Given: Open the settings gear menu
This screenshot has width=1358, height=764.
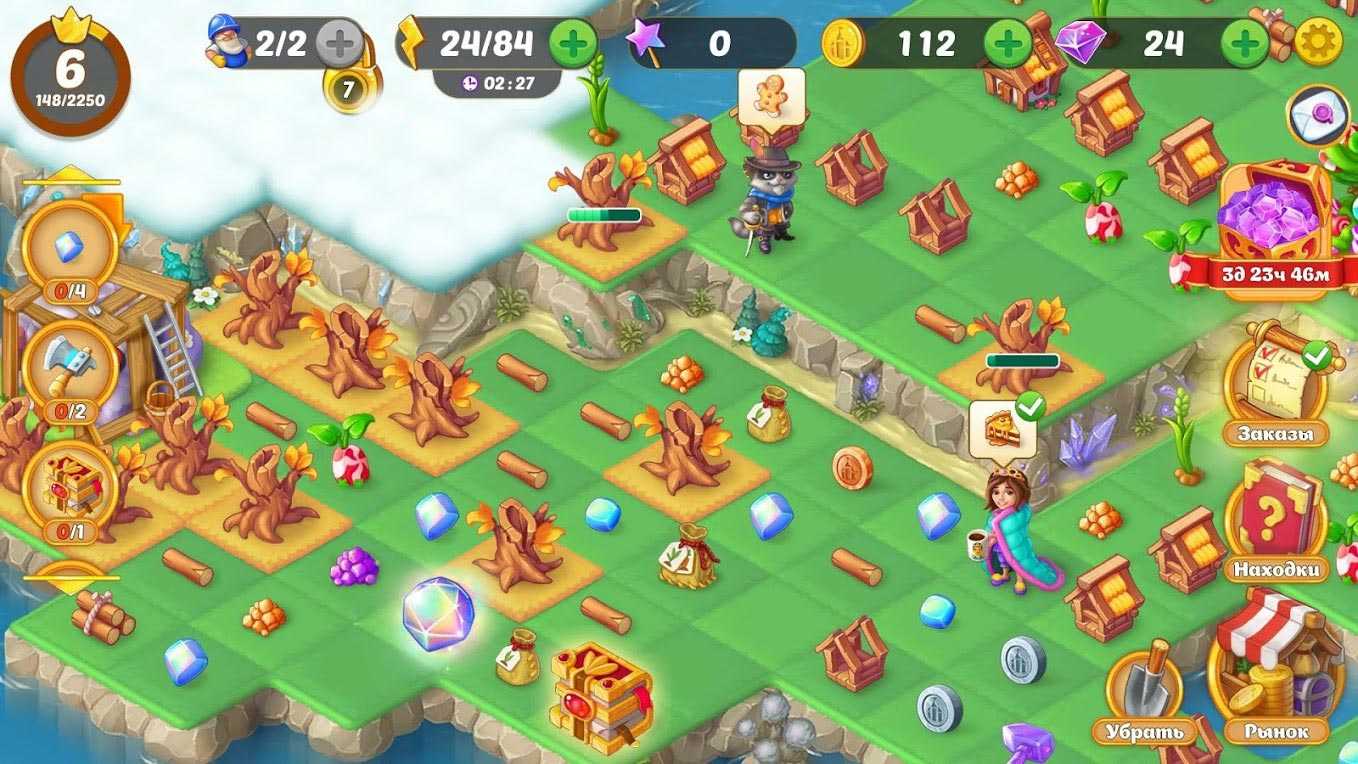Looking at the screenshot, I should coord(1318,43).
